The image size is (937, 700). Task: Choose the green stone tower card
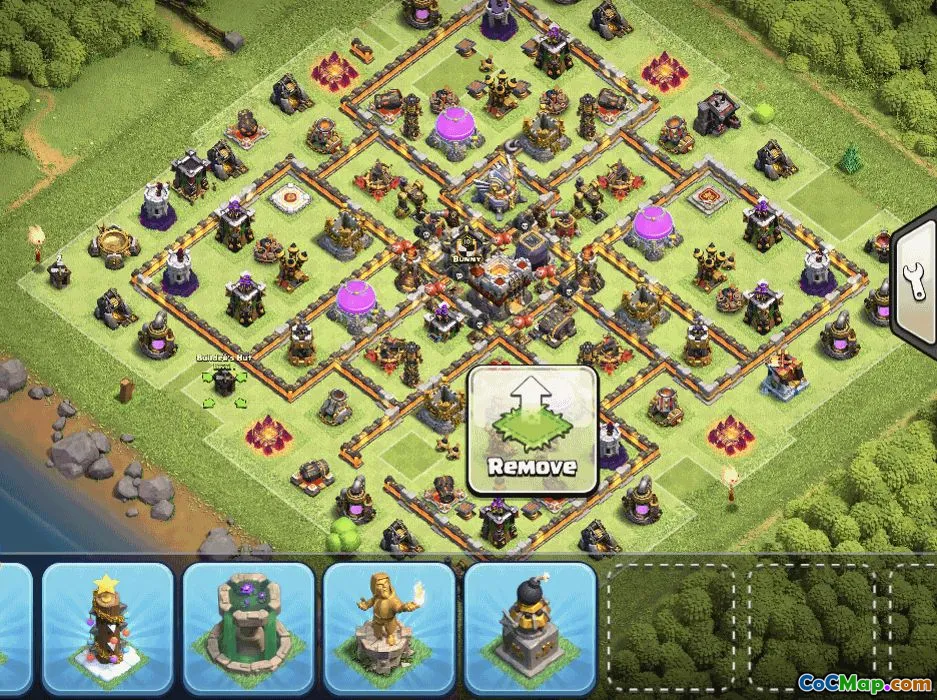click(x=248, y=629)
